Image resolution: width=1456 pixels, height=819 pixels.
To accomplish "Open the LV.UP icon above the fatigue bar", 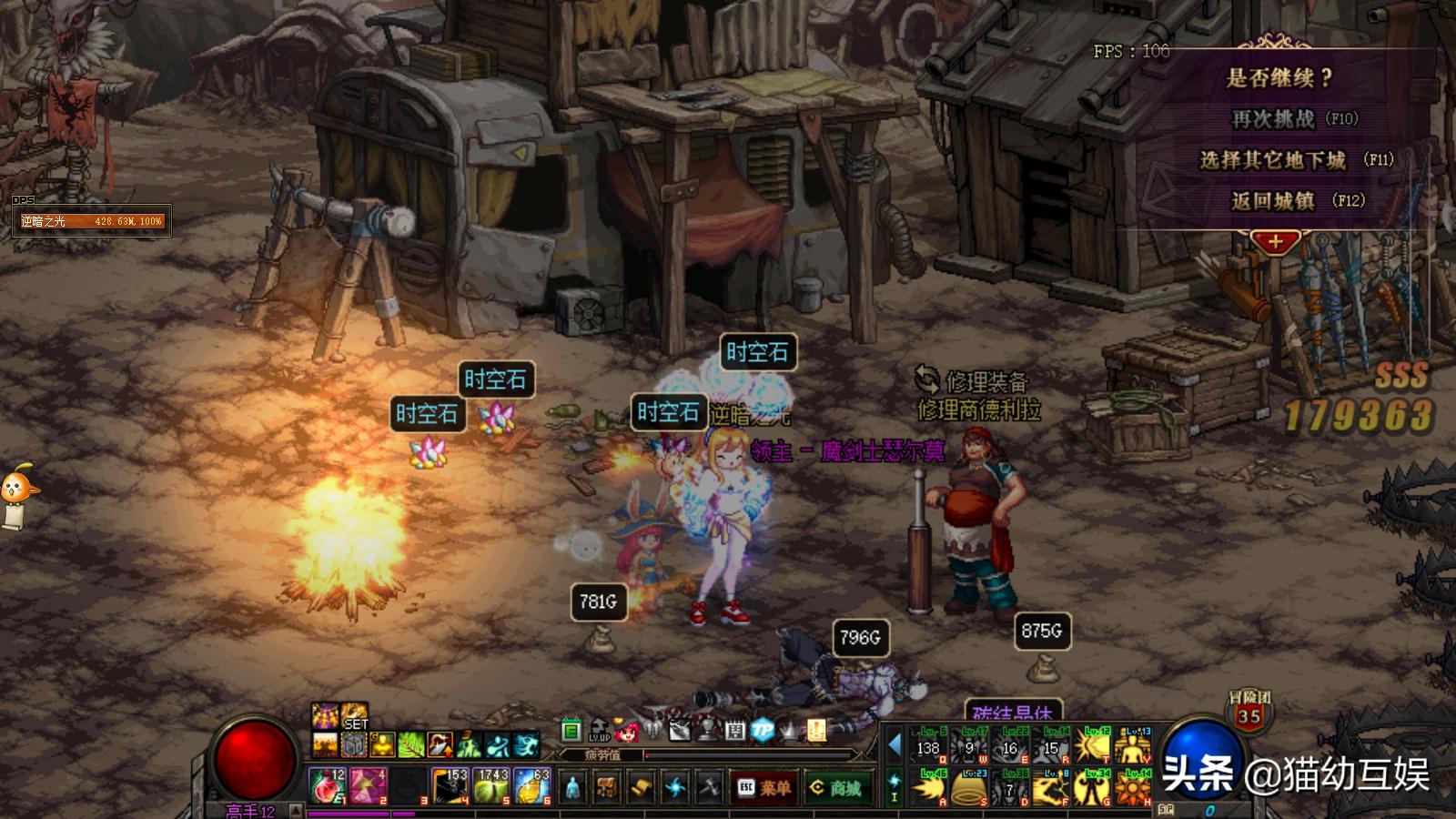I will point(599,730).
